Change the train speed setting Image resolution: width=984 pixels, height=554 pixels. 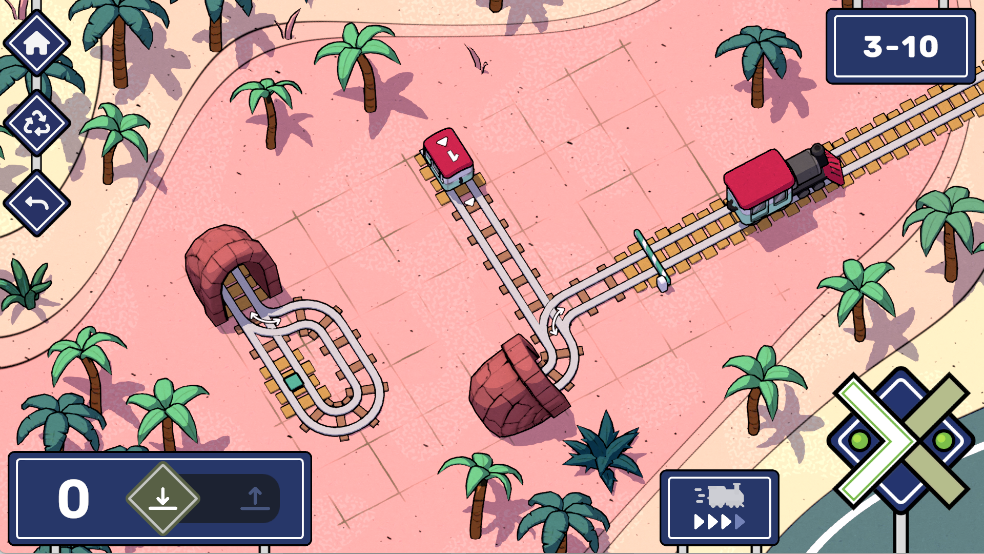(x=719, y=507)
